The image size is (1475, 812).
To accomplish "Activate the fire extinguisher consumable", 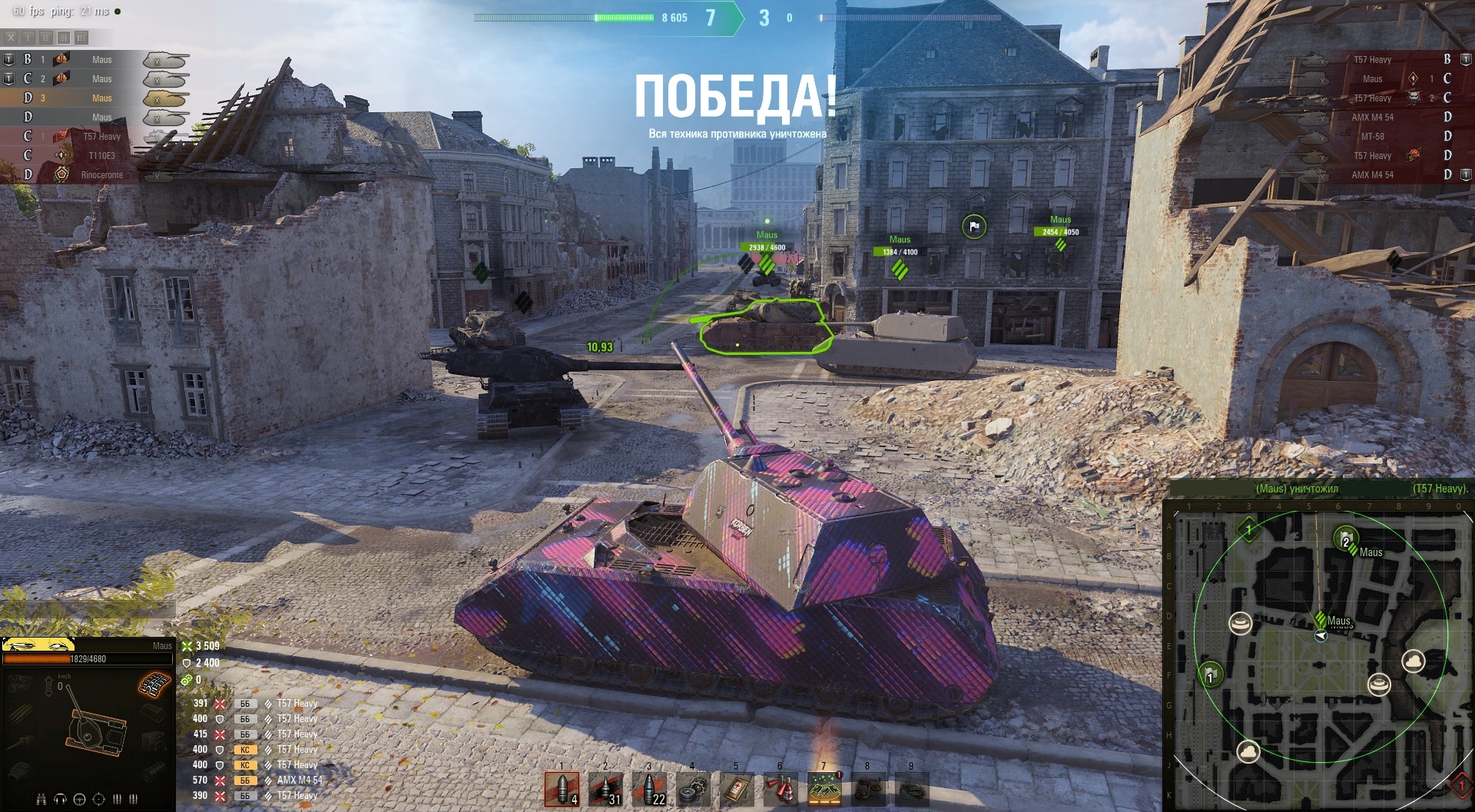I will (x=781, y=790).
